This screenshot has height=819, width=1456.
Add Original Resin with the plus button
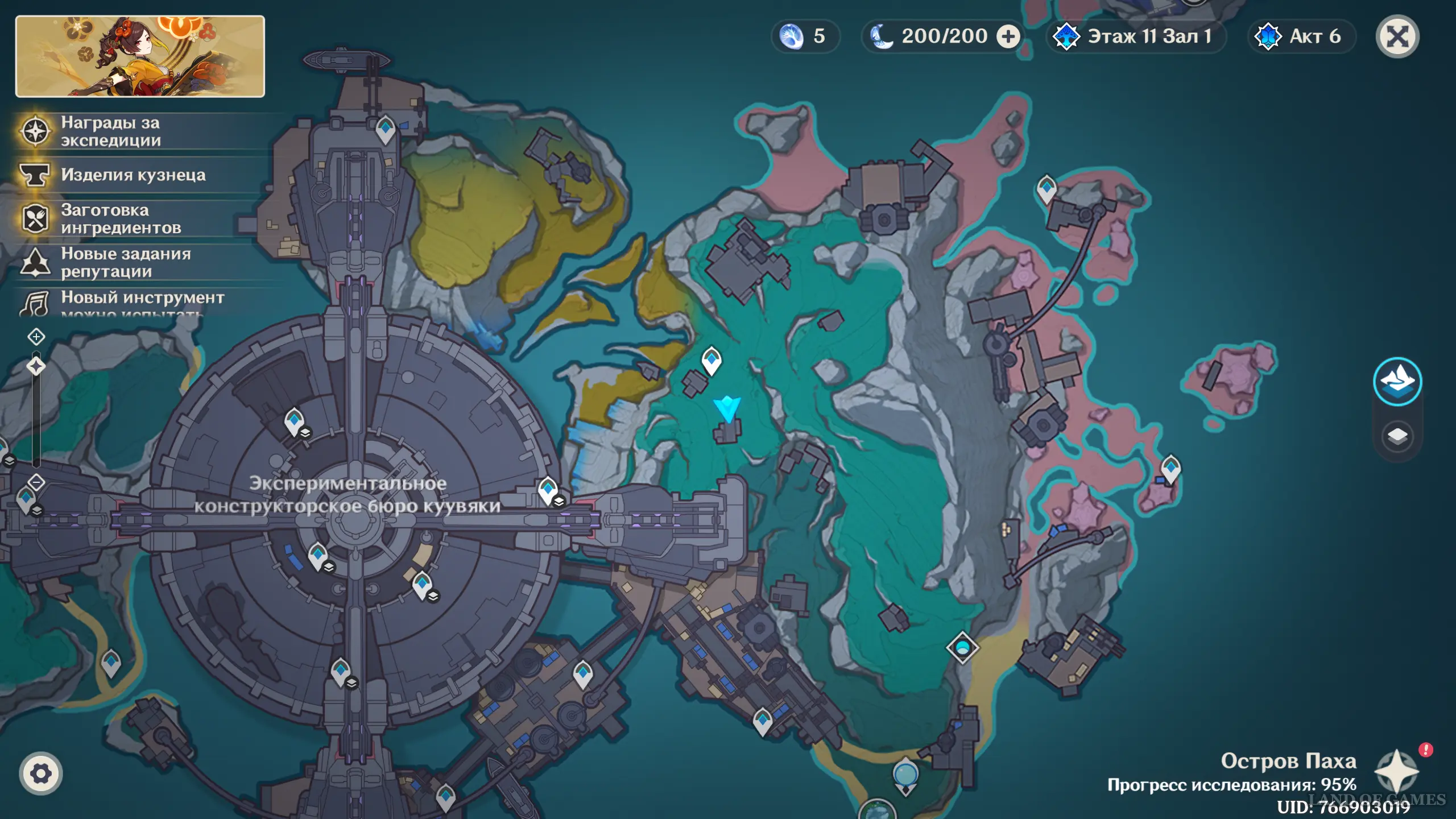point(1008,37)
